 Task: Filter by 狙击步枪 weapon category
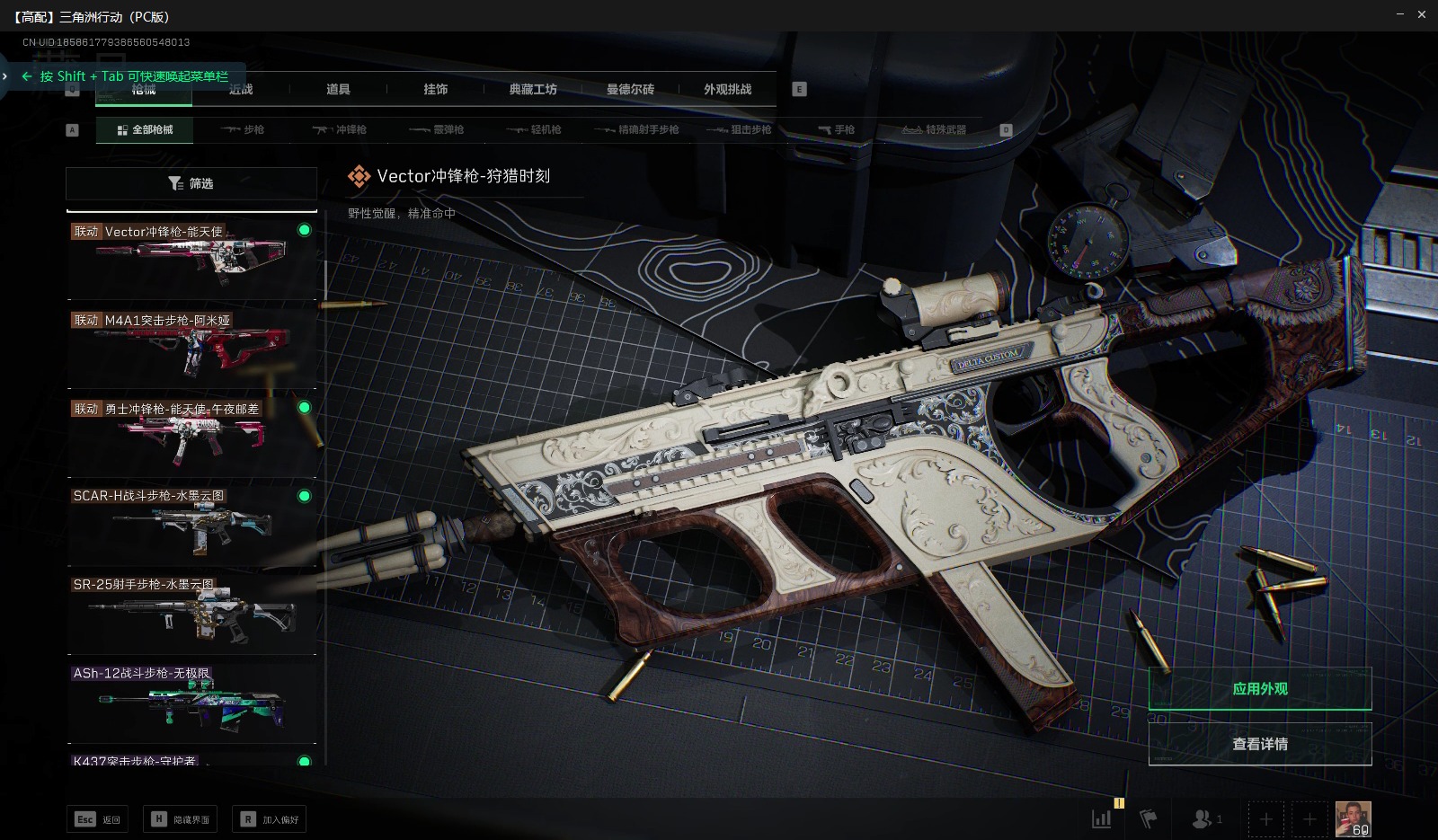tap(739, 129)
